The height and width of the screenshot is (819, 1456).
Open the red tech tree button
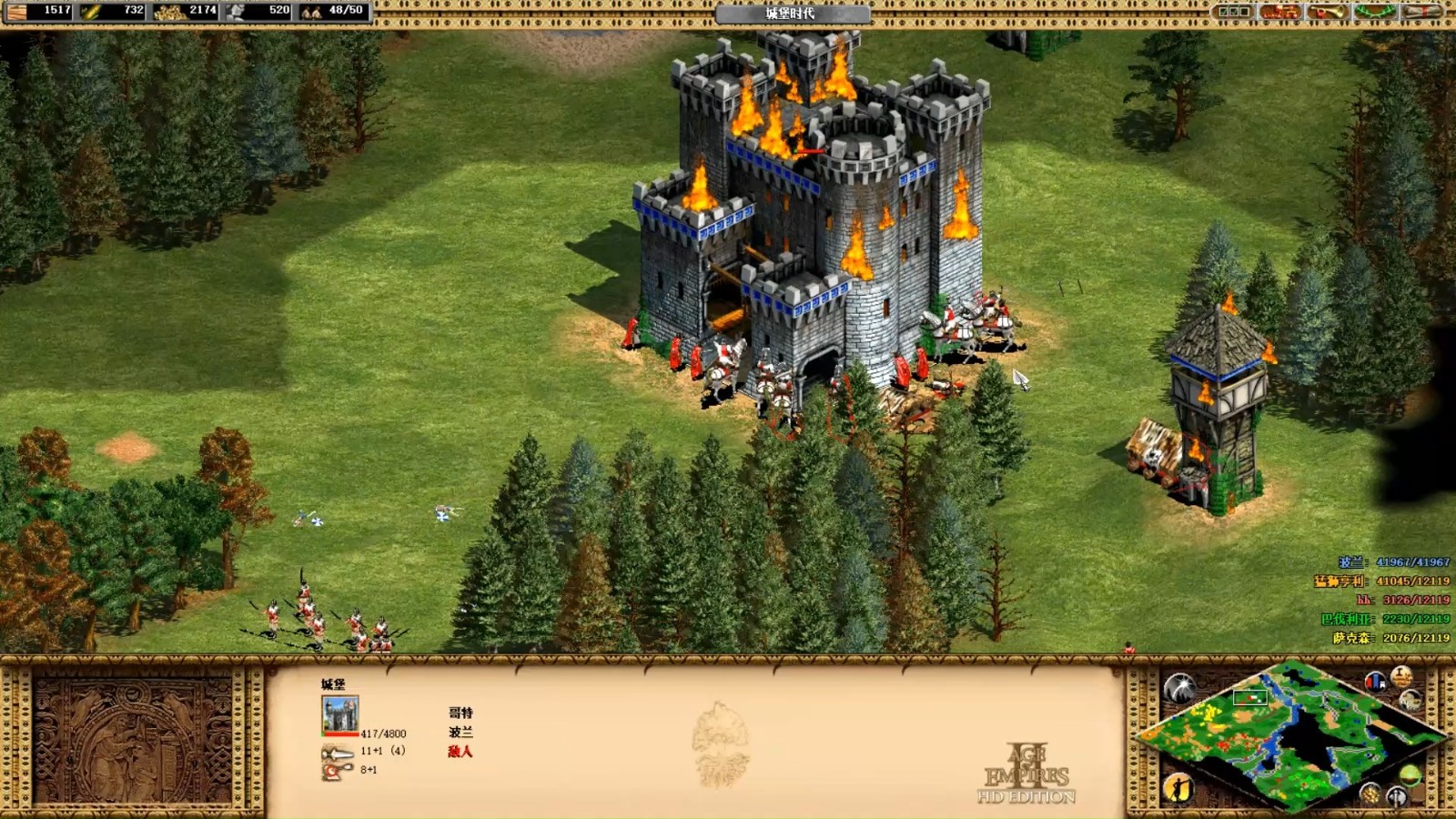pyautogui.click(x=1279, y=12)
